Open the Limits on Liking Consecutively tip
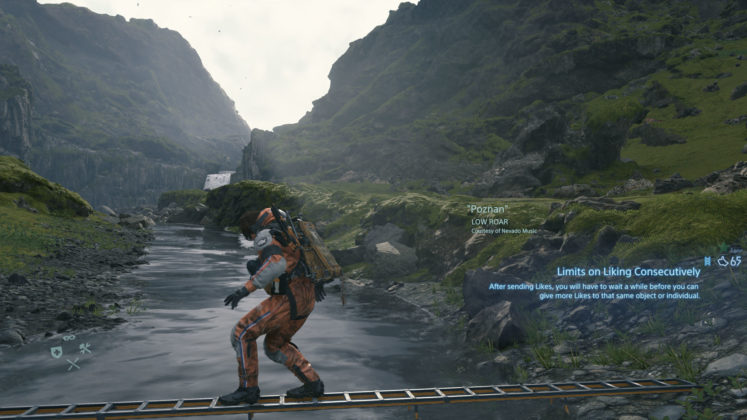 coord(629,272)
